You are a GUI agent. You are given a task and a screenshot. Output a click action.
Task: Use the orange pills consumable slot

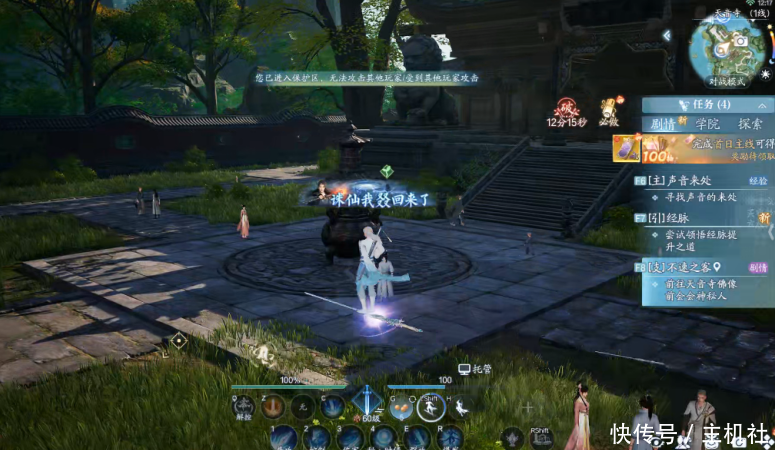pyautogui.click(x=400, y=408)
